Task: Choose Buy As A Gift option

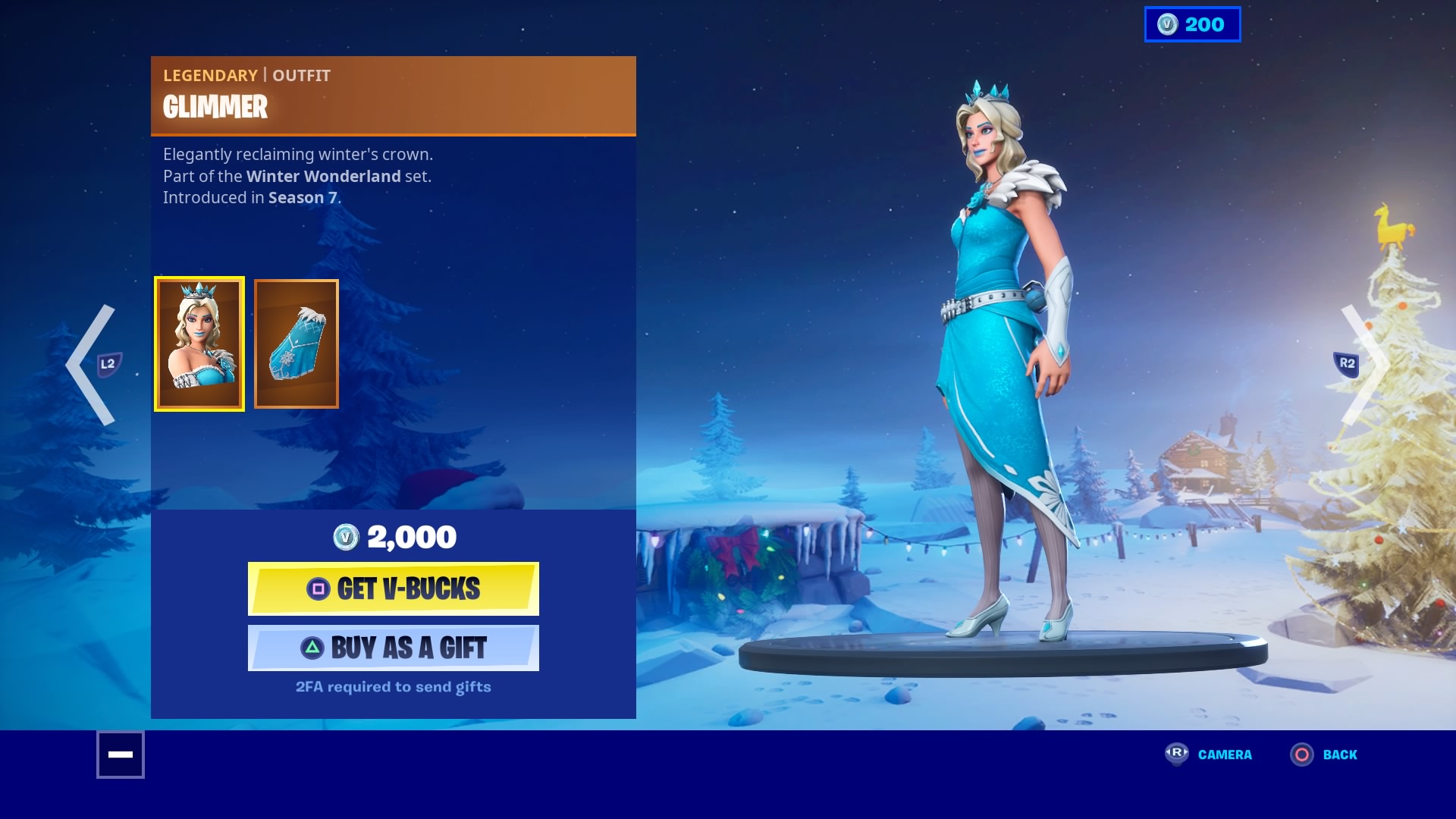Action: pos(393,648)
